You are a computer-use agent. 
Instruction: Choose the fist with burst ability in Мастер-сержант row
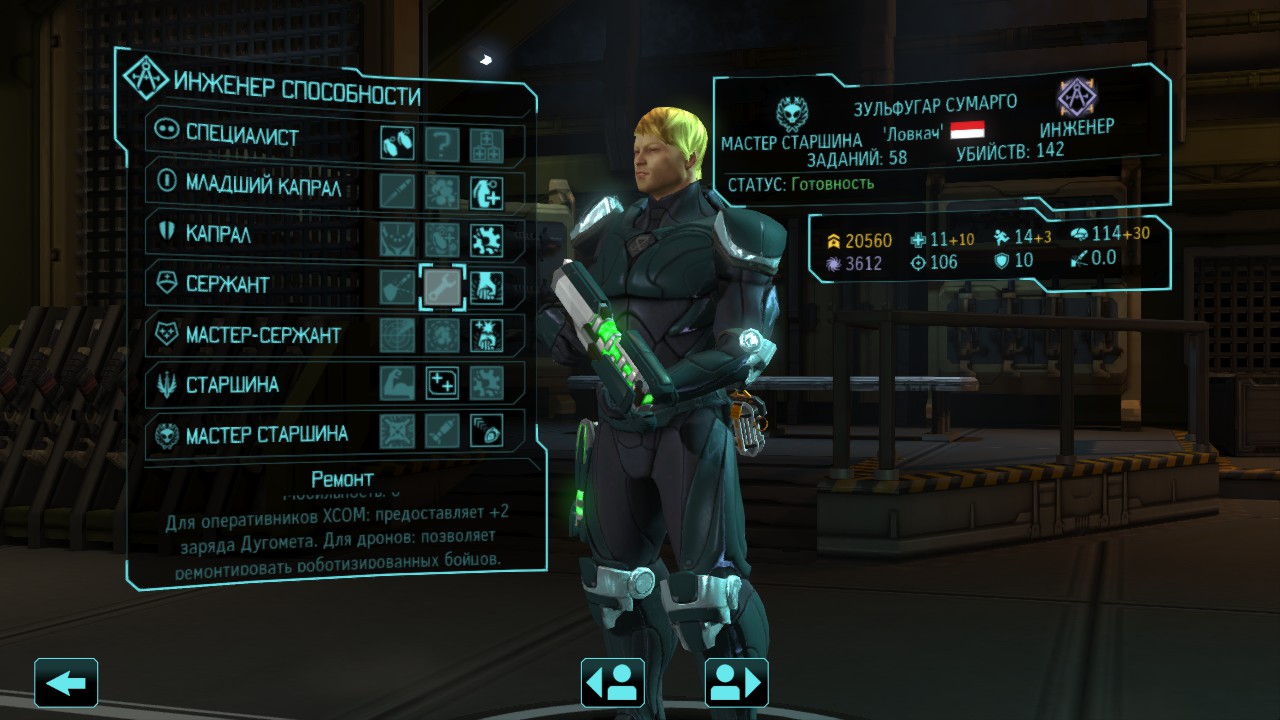tap(487, 335)
